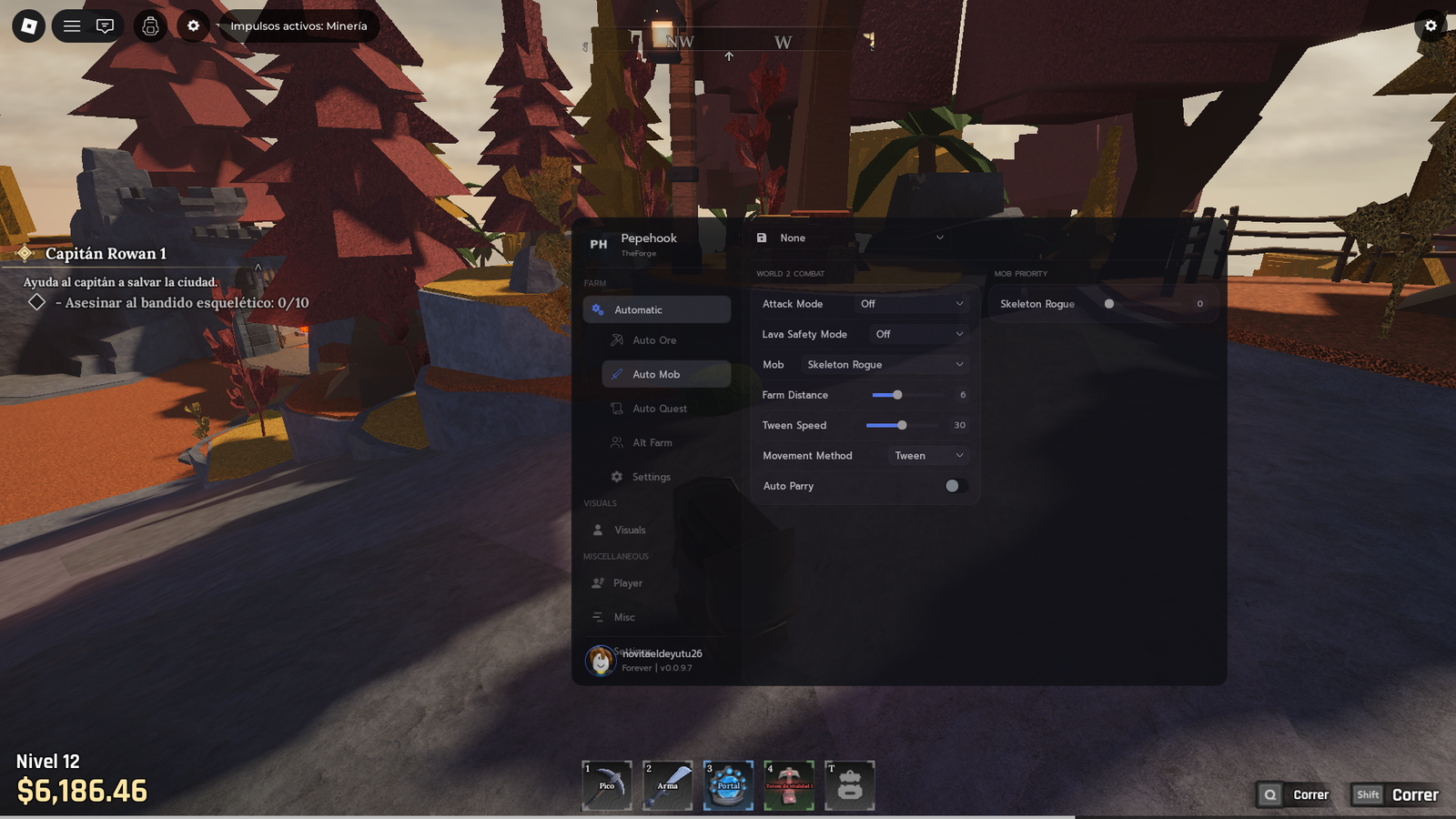Image resolution: width=1456 pixels, height=819 pixels.
Task: Select the Visuals icon
Action: point(600,530)
